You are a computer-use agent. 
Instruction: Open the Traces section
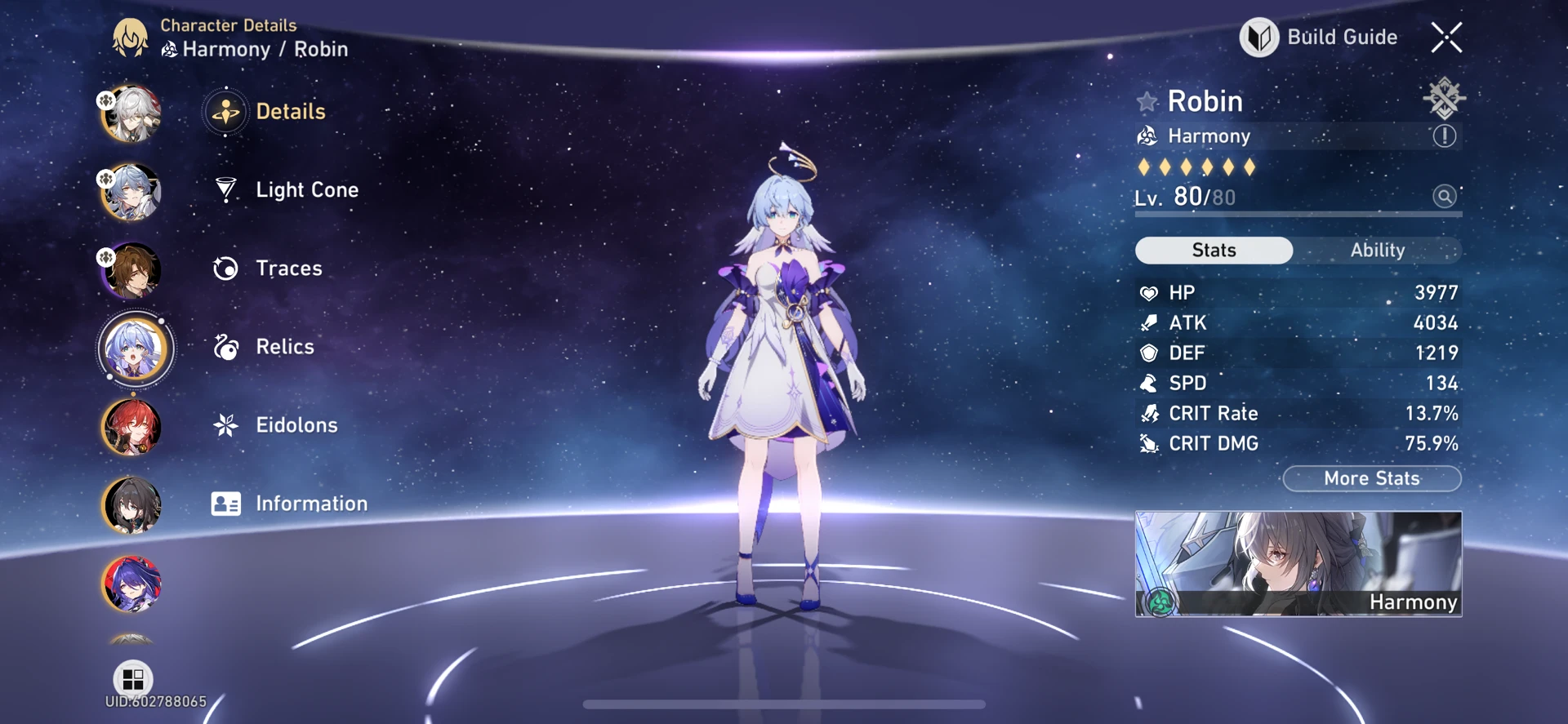[x=287, y=268]
